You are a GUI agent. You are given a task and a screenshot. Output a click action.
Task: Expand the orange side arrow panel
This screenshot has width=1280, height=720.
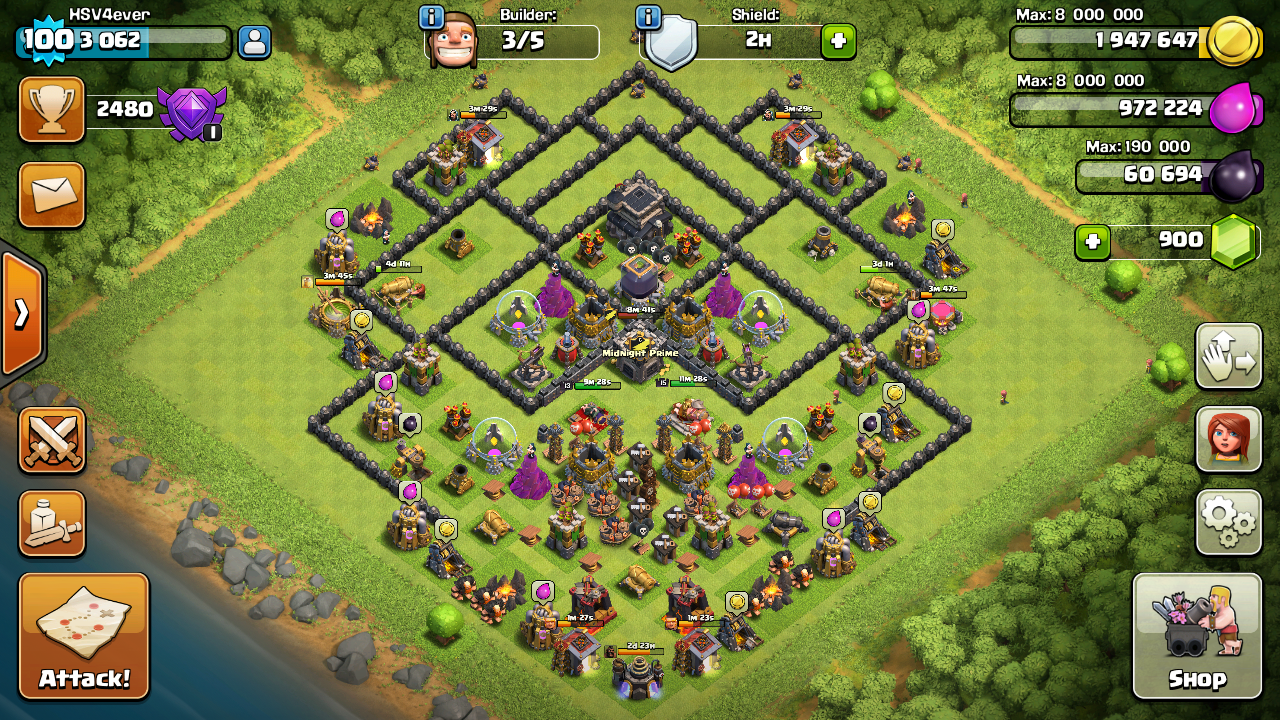(x=21, y=314)
